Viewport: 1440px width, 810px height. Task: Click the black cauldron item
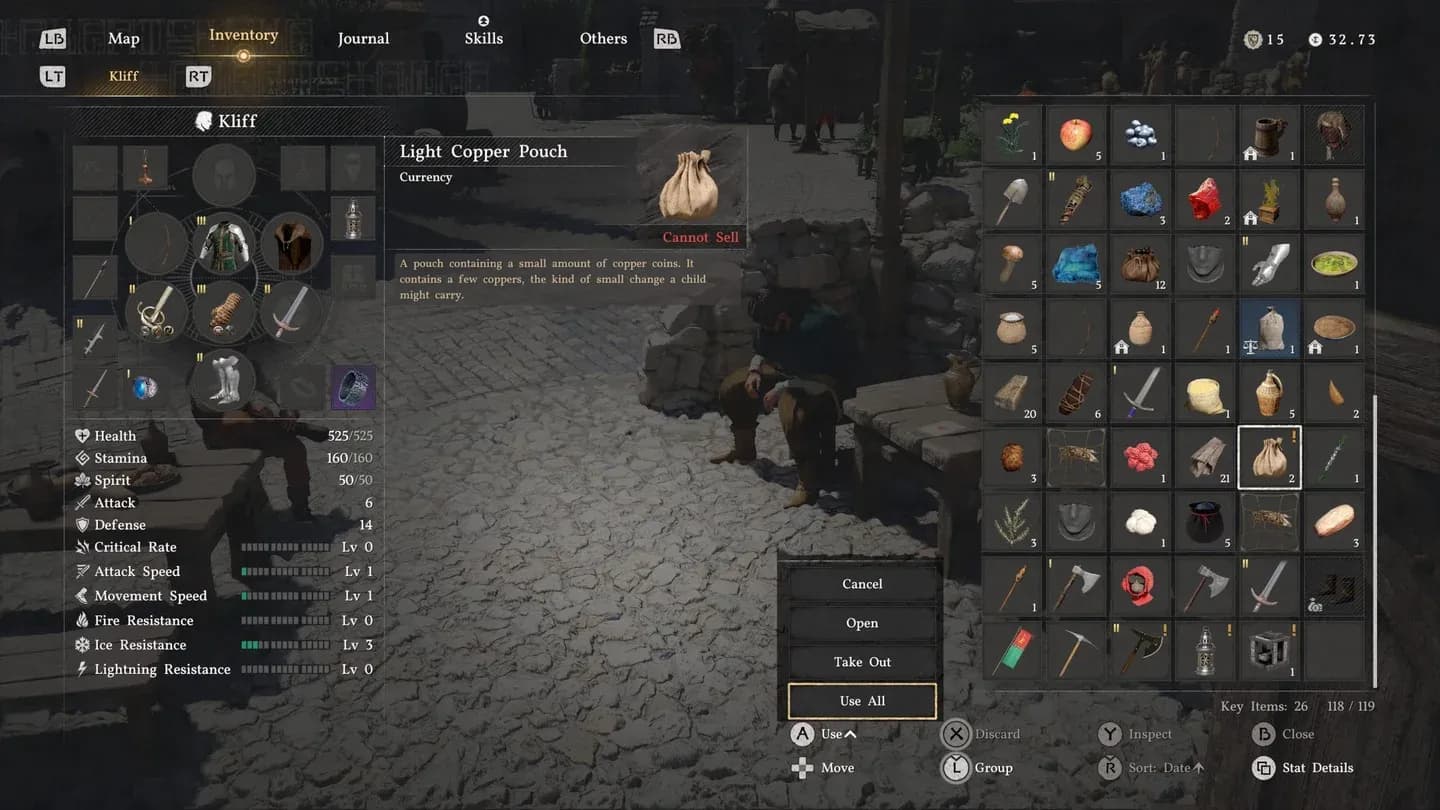1205,521
